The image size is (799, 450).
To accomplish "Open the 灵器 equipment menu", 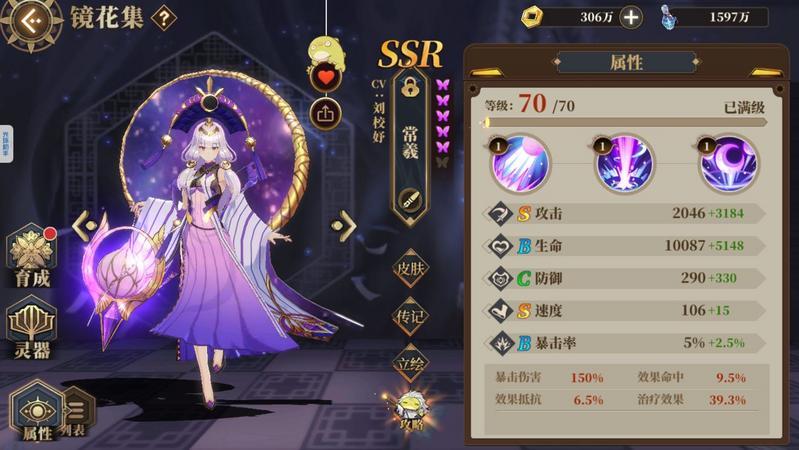I will (33, 329).
